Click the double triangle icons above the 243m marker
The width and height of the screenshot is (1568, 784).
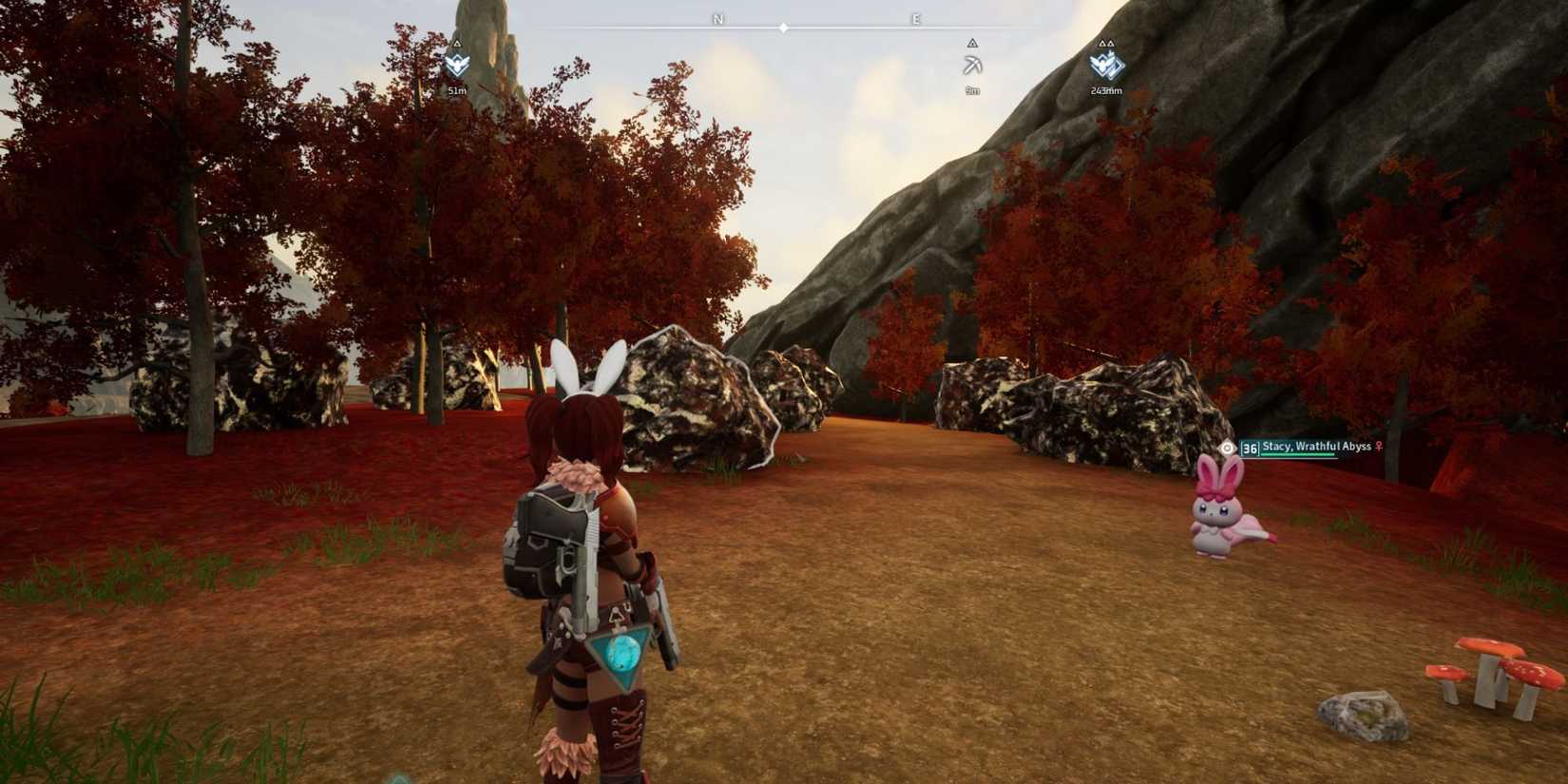(x=1107, y=44)
